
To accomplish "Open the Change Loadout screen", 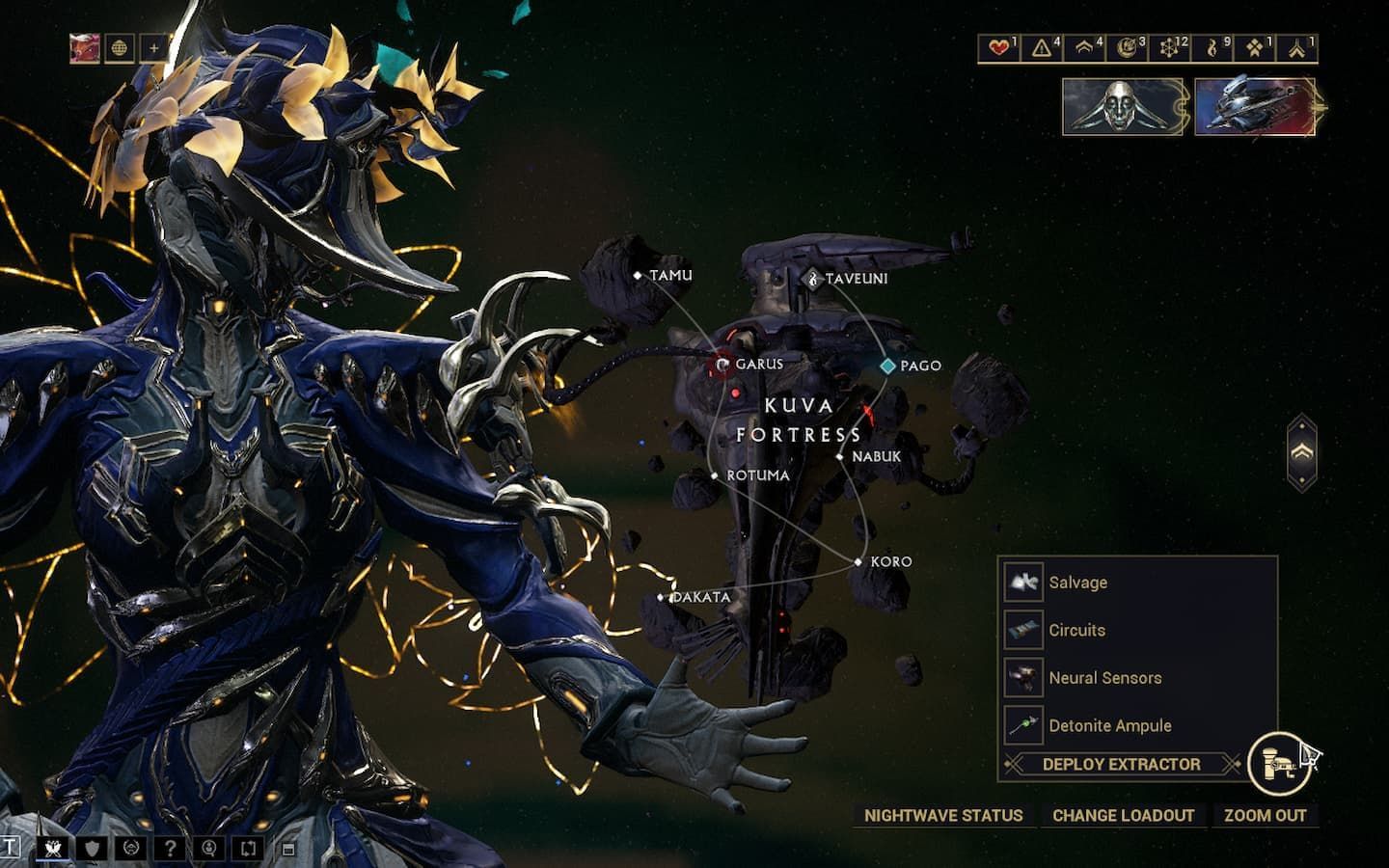I will (1123, 815).
